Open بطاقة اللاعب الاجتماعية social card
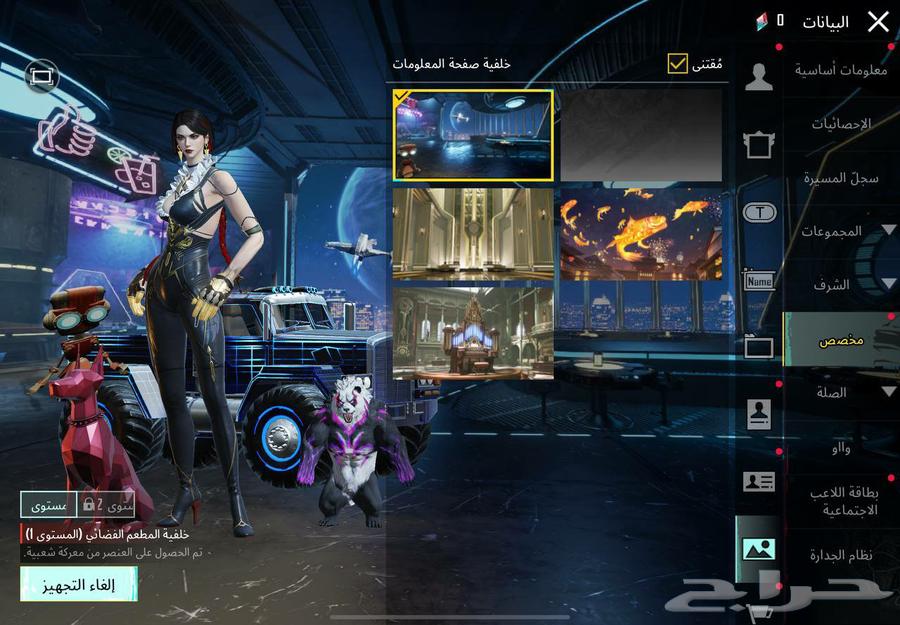The width and height of the screenshot is (900, 625). pyautogui.click(x=840, y=501)
